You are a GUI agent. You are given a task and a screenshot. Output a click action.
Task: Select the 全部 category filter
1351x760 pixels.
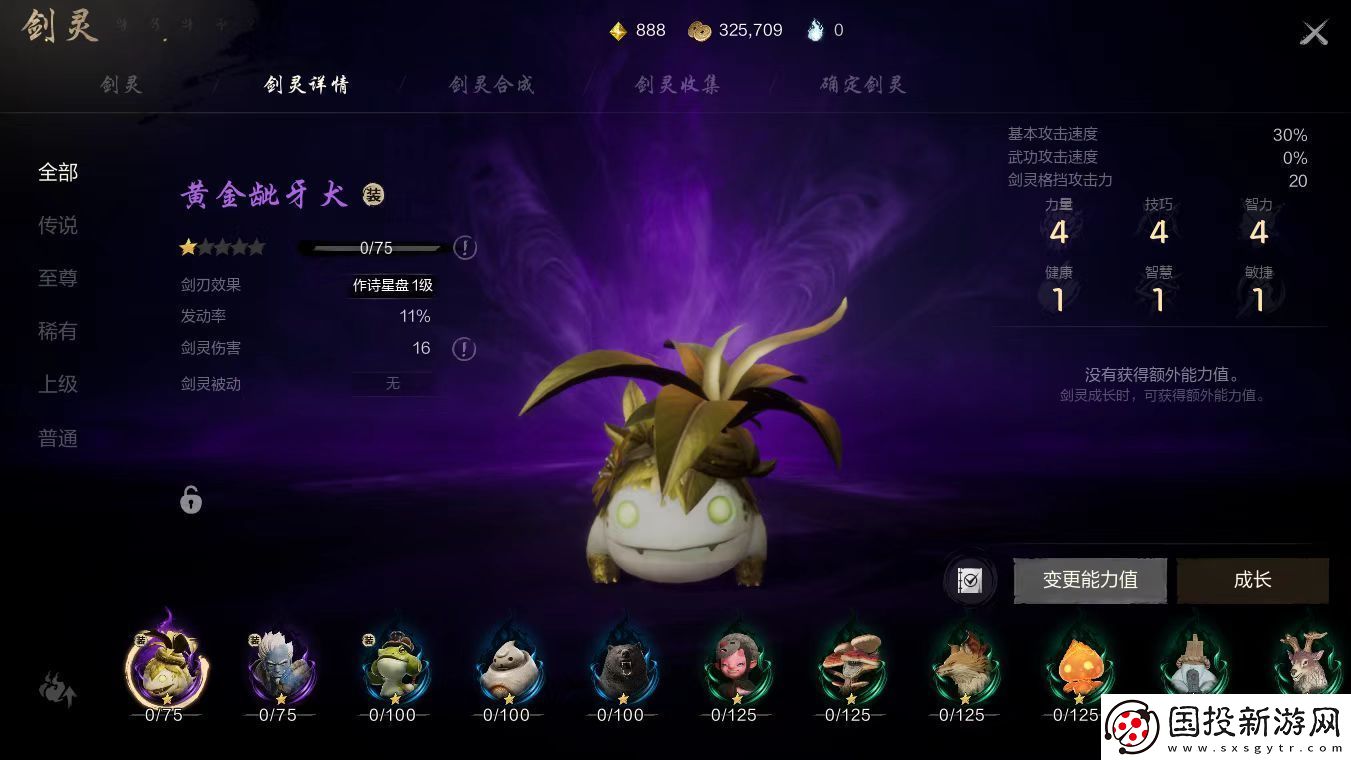click(x=58, y=172)
